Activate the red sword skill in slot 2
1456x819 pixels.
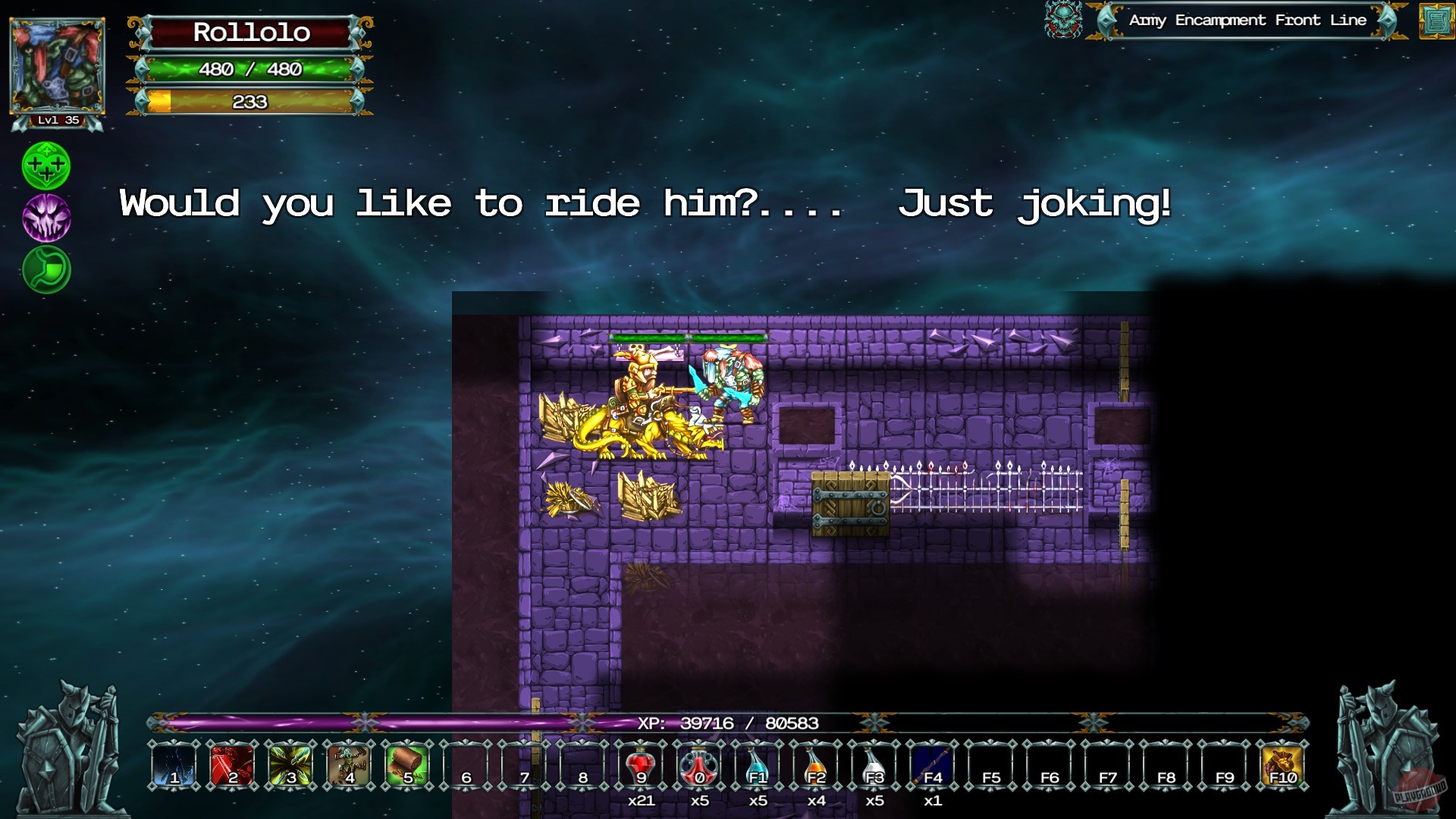[233, 767]
